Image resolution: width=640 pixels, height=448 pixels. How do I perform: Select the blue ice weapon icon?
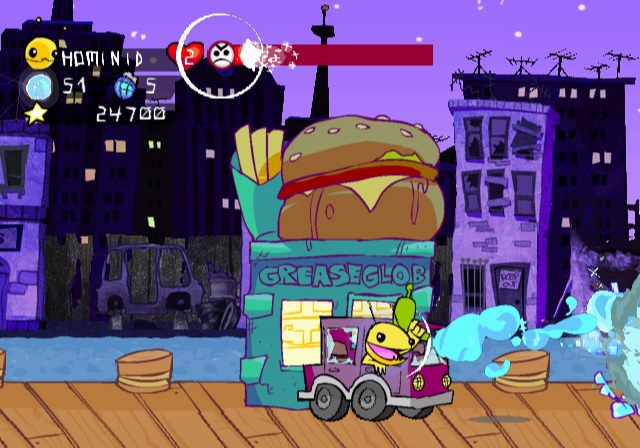(x=38, y=86)
